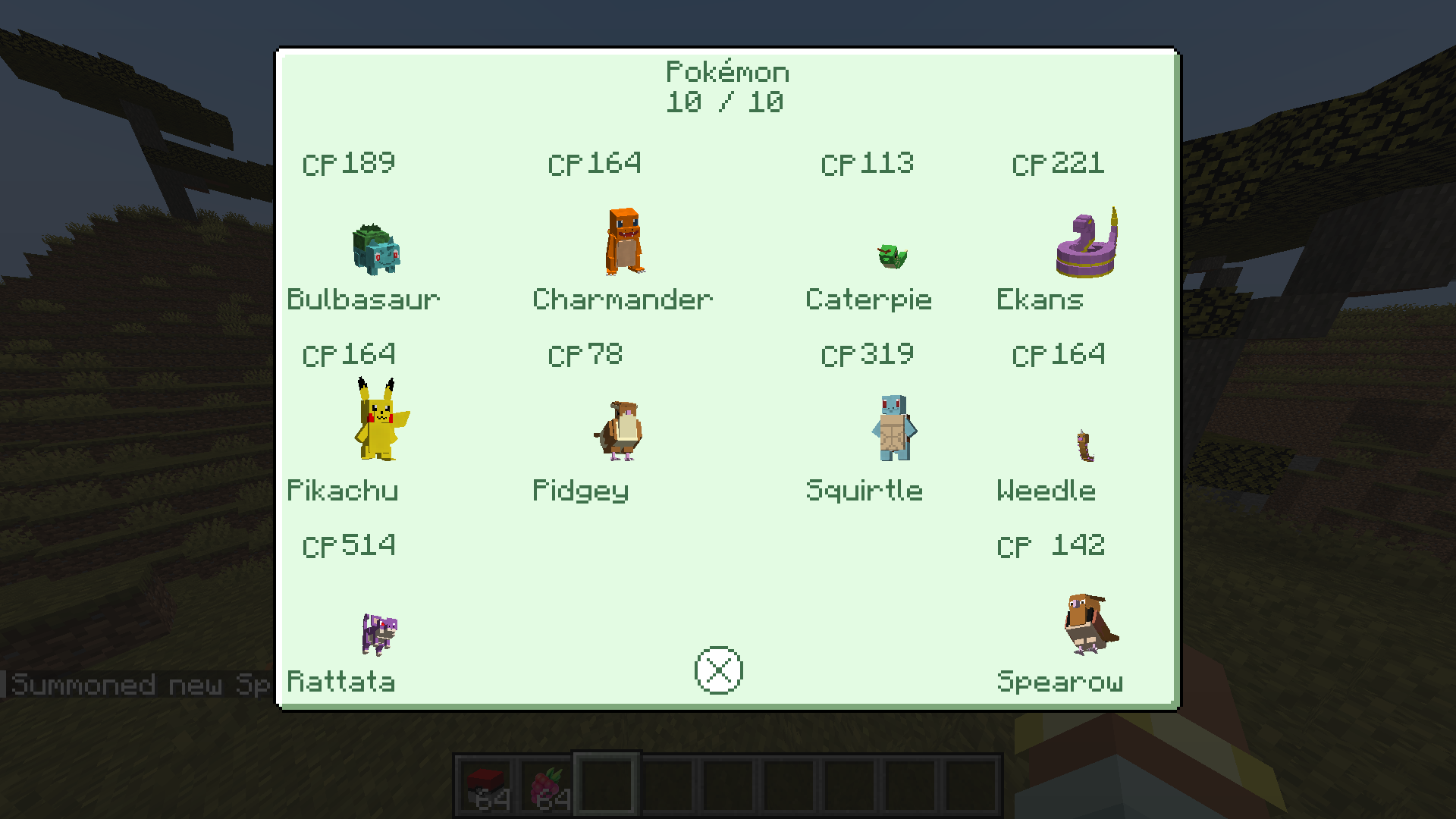
Task: Pick the Caterpie with CP 113
Action: pyautogui.click(x=892, y=256)
